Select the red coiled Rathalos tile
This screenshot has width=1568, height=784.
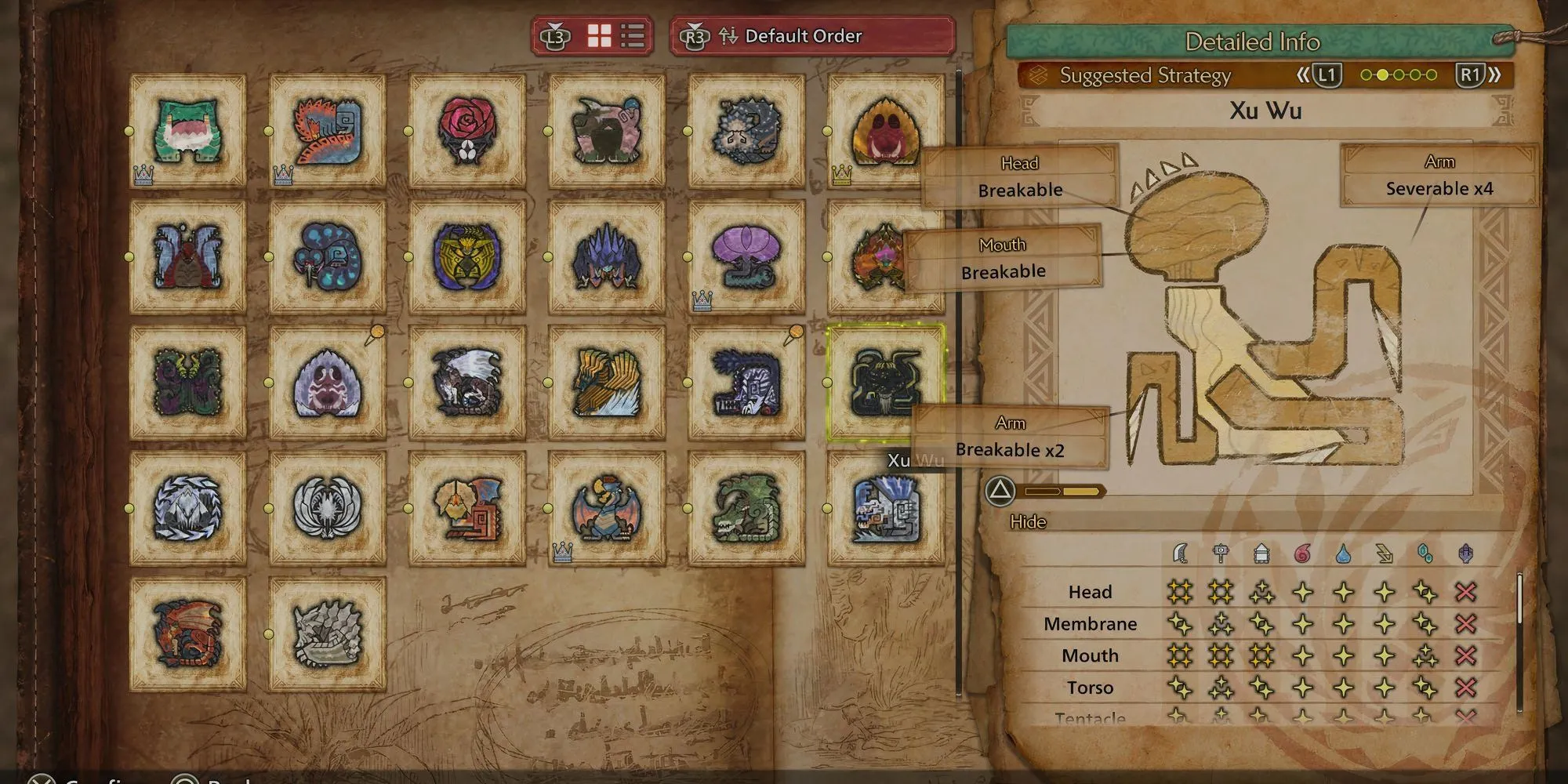pos(187,633)
